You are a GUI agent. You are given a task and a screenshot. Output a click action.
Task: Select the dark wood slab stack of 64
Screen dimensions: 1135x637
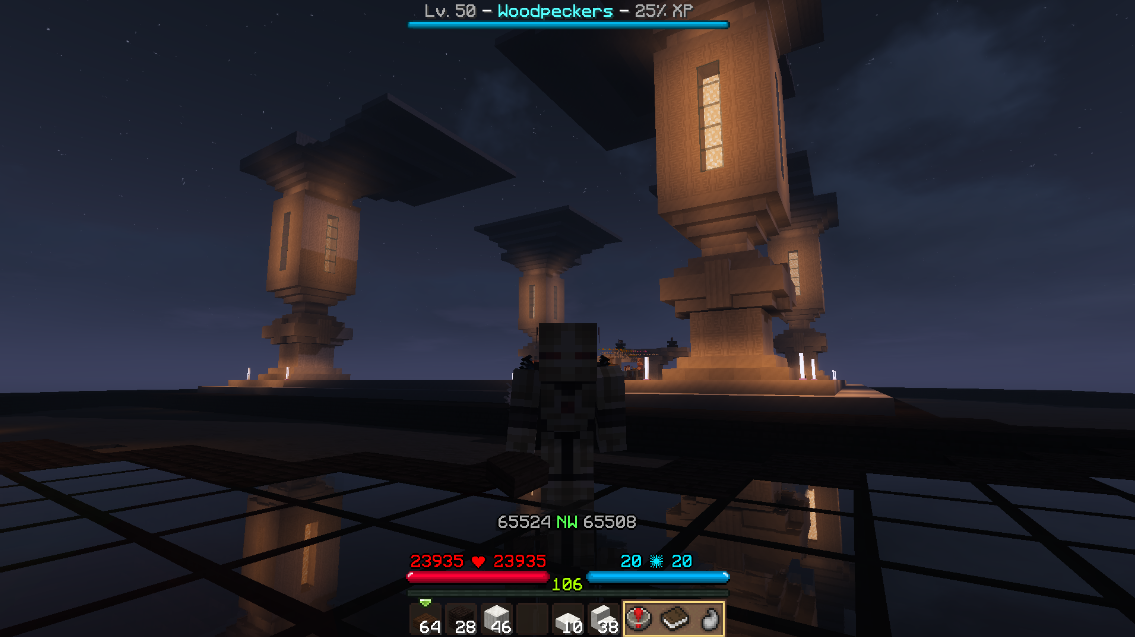(426, 619)
